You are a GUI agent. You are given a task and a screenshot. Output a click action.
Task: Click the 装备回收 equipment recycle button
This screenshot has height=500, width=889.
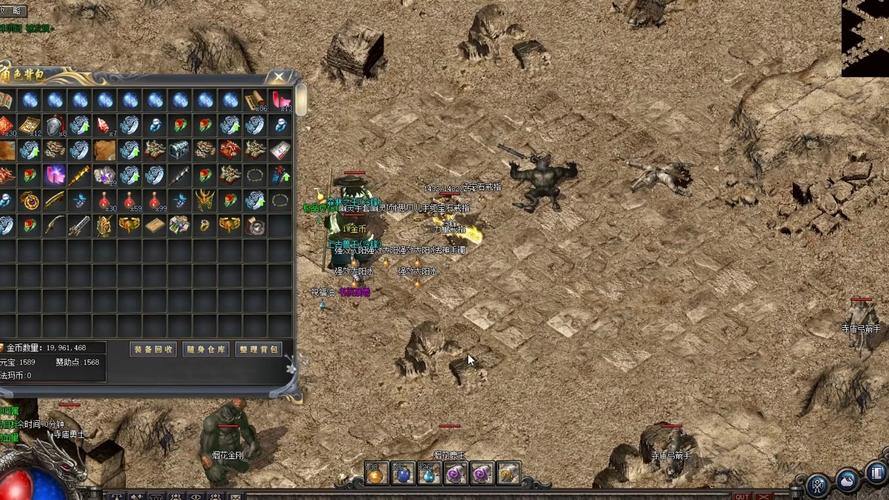[x=153, y=349]
